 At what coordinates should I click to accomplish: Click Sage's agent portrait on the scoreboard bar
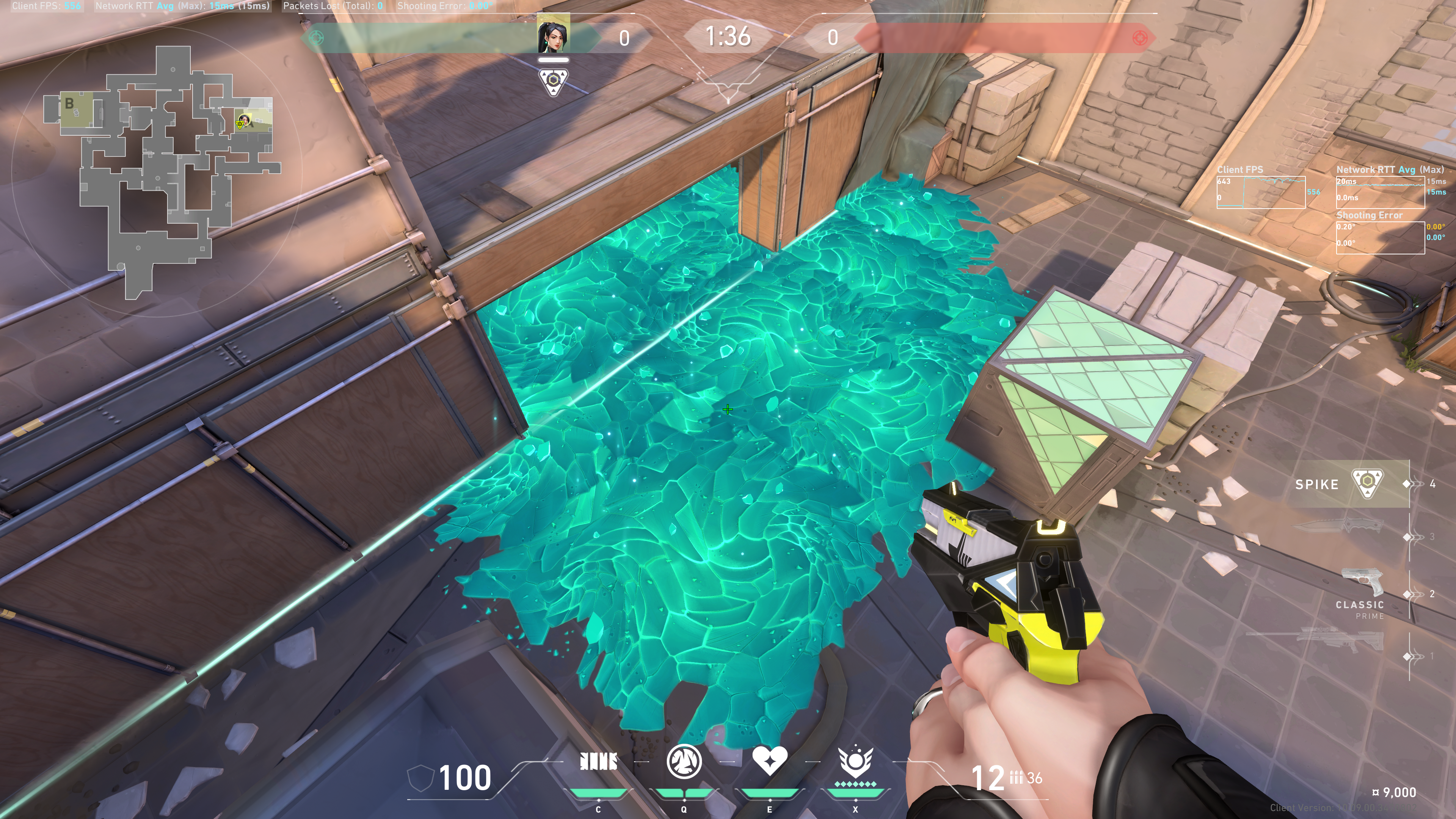point(553,36)
